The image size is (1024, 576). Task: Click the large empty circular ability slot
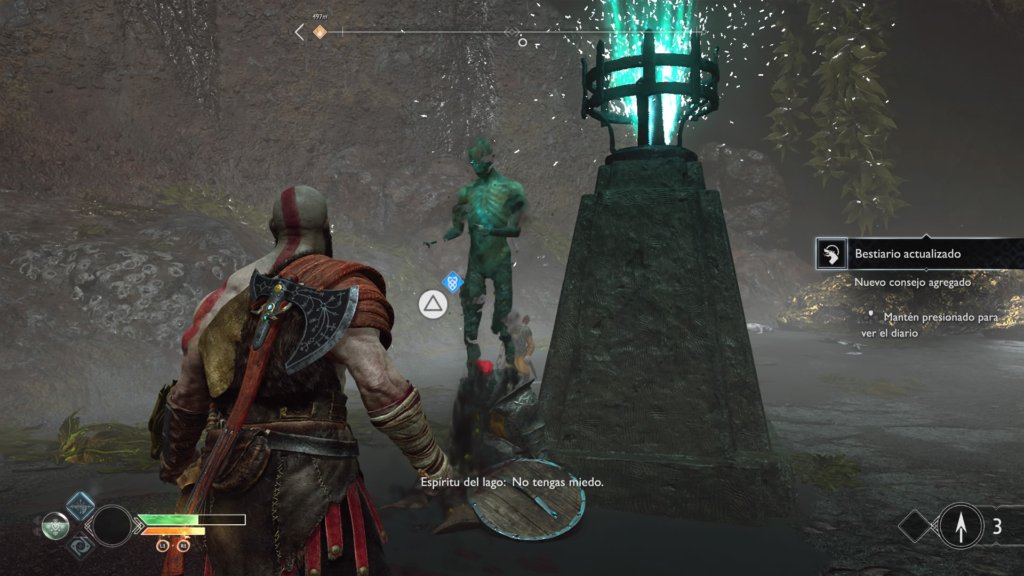pos(111,525)
